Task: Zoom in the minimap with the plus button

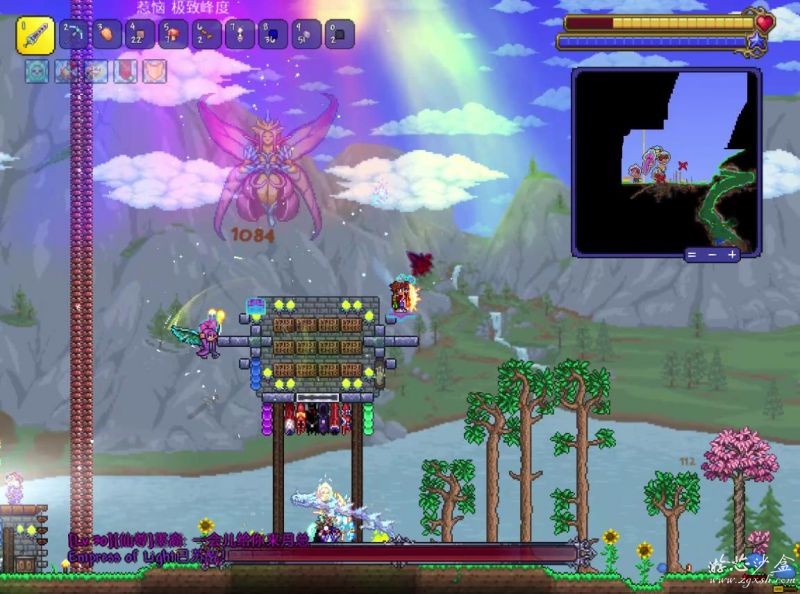Action: click(732, 255)
